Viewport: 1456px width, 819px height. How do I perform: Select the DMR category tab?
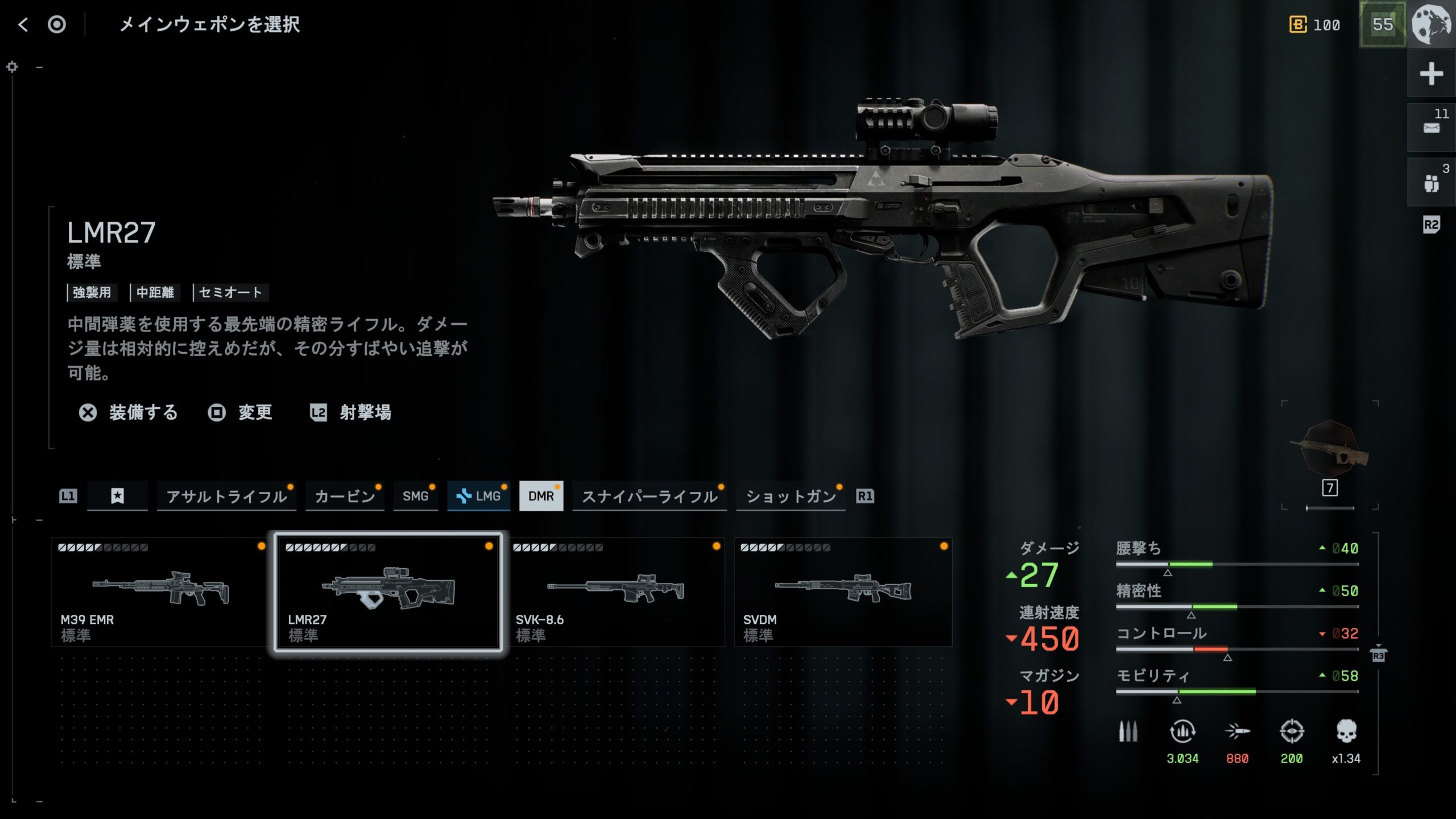coord(541,497)
